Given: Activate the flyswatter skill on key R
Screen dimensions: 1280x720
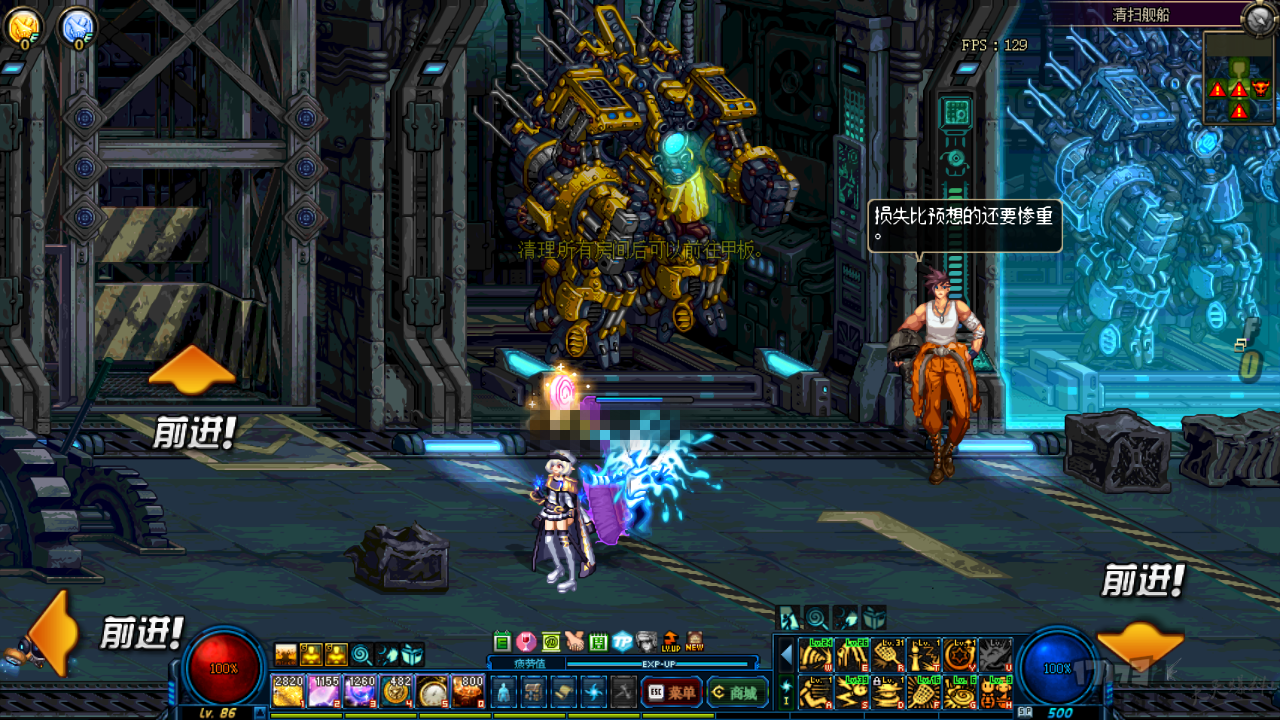Looking at the screenshot, I should pyautogui.click(x=886, y=655).
